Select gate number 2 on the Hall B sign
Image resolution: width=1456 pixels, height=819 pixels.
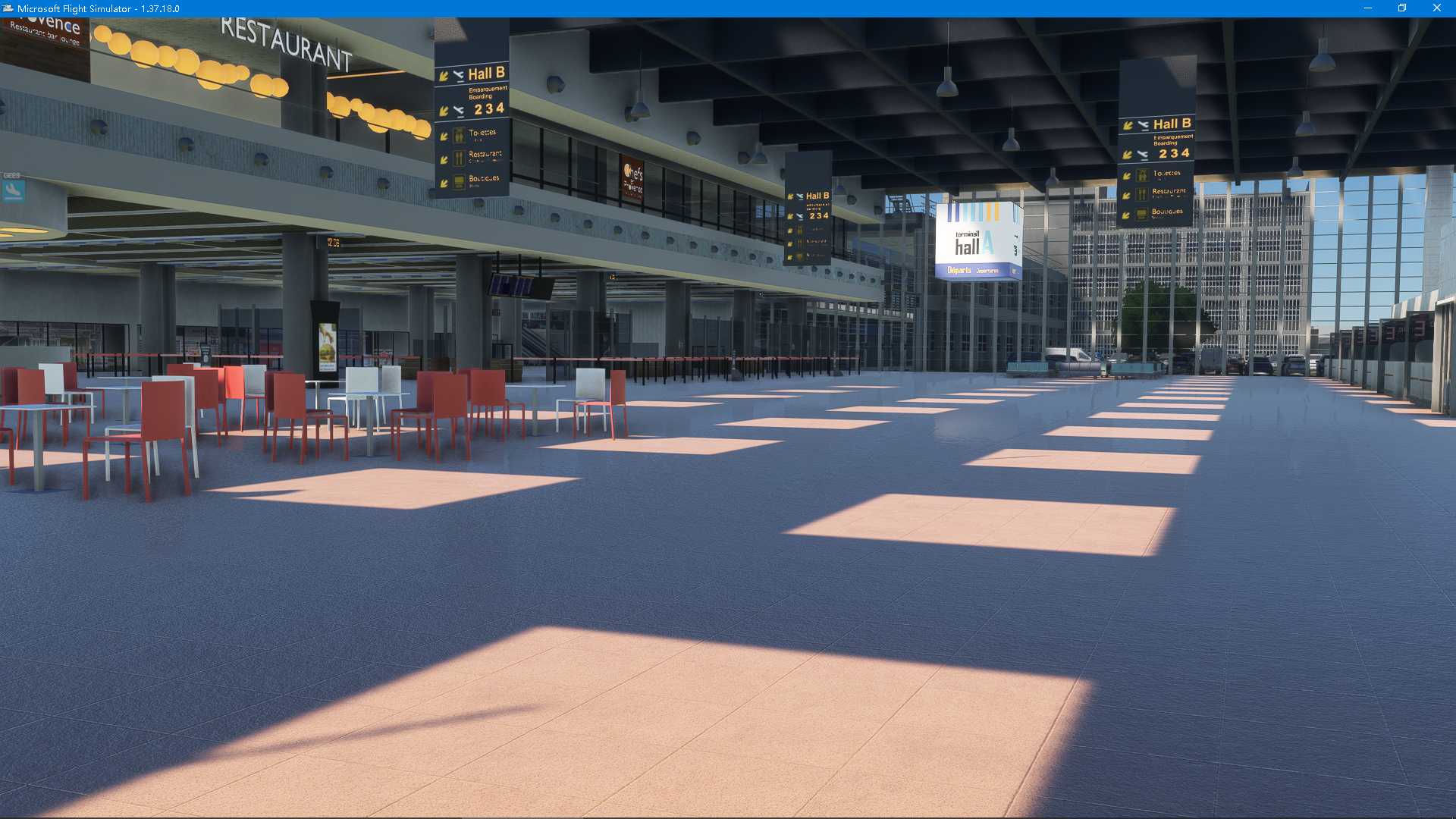[x=477, y=108]
